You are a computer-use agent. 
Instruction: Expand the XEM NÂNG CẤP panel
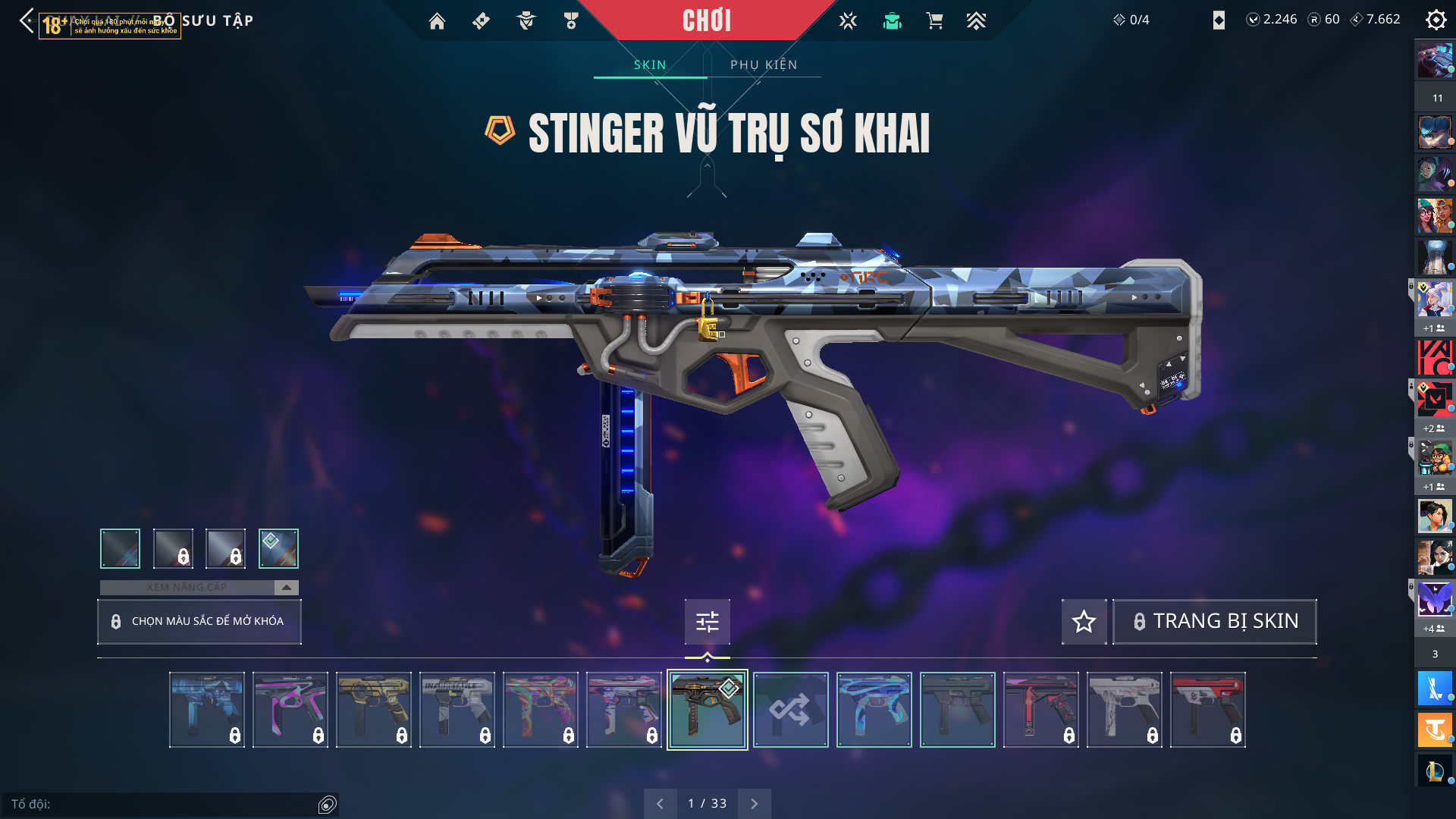point(286,588)
